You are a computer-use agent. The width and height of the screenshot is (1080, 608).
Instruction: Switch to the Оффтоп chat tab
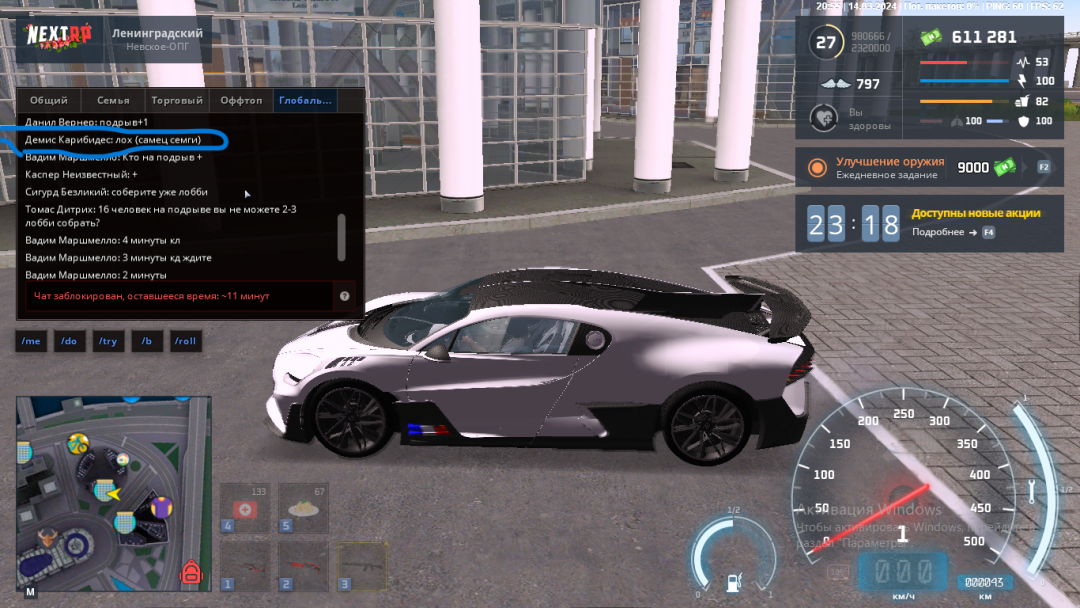(x=241, y=100)
